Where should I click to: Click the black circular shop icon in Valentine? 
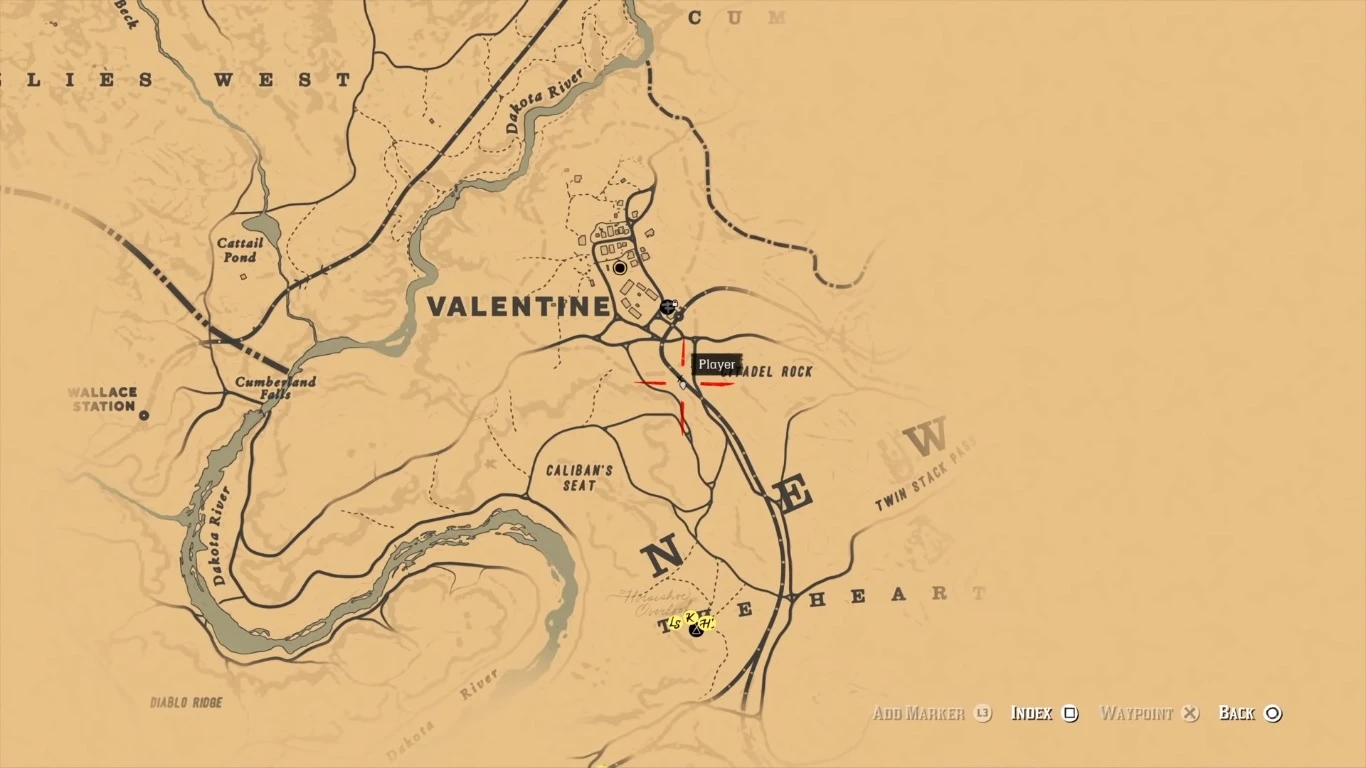[x=620, y=267]
